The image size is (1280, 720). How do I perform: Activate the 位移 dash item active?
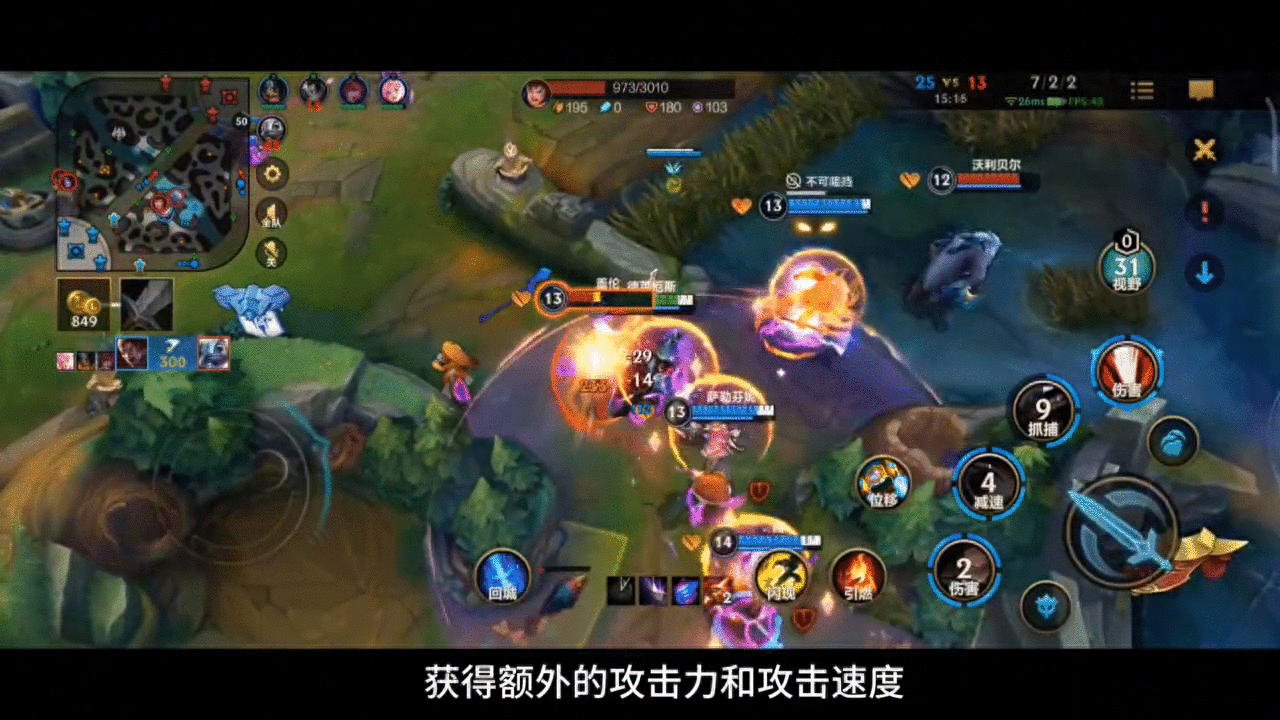[x=881, y=483]
